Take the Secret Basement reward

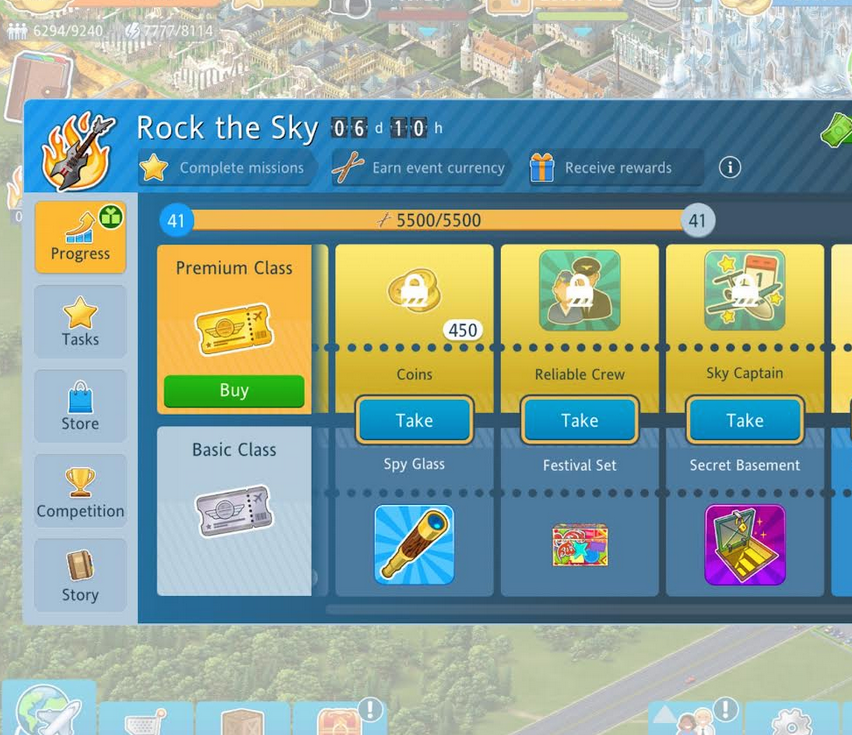[745, 420]
